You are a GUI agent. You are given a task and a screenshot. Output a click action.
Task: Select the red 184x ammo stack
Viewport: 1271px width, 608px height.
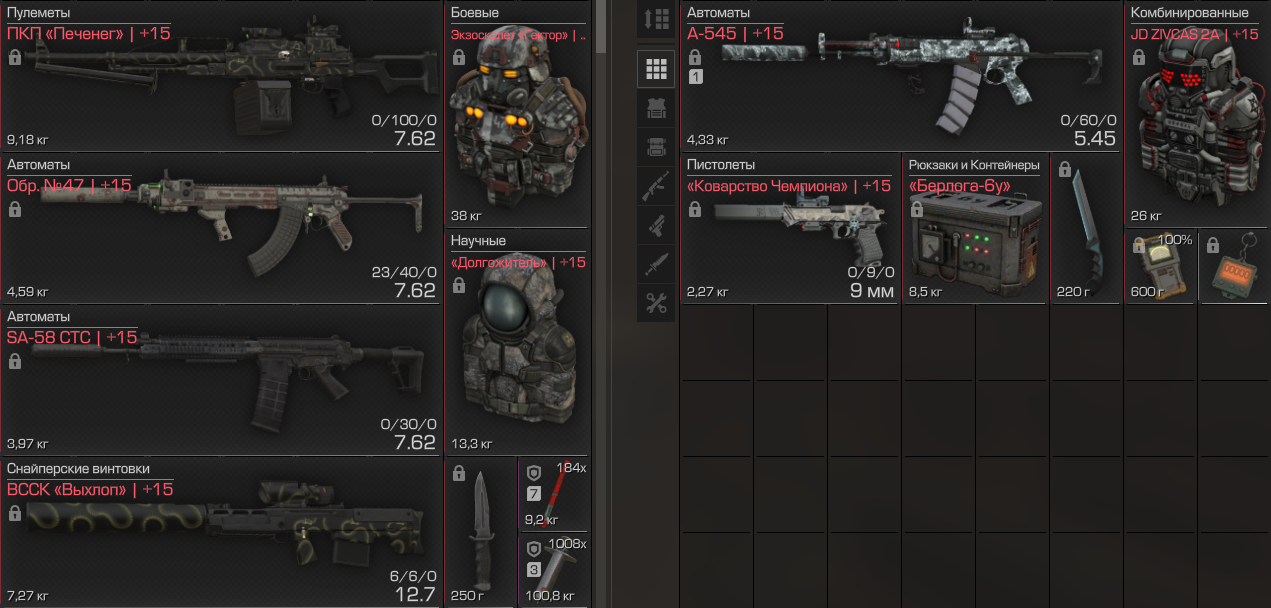coord(555,493)
